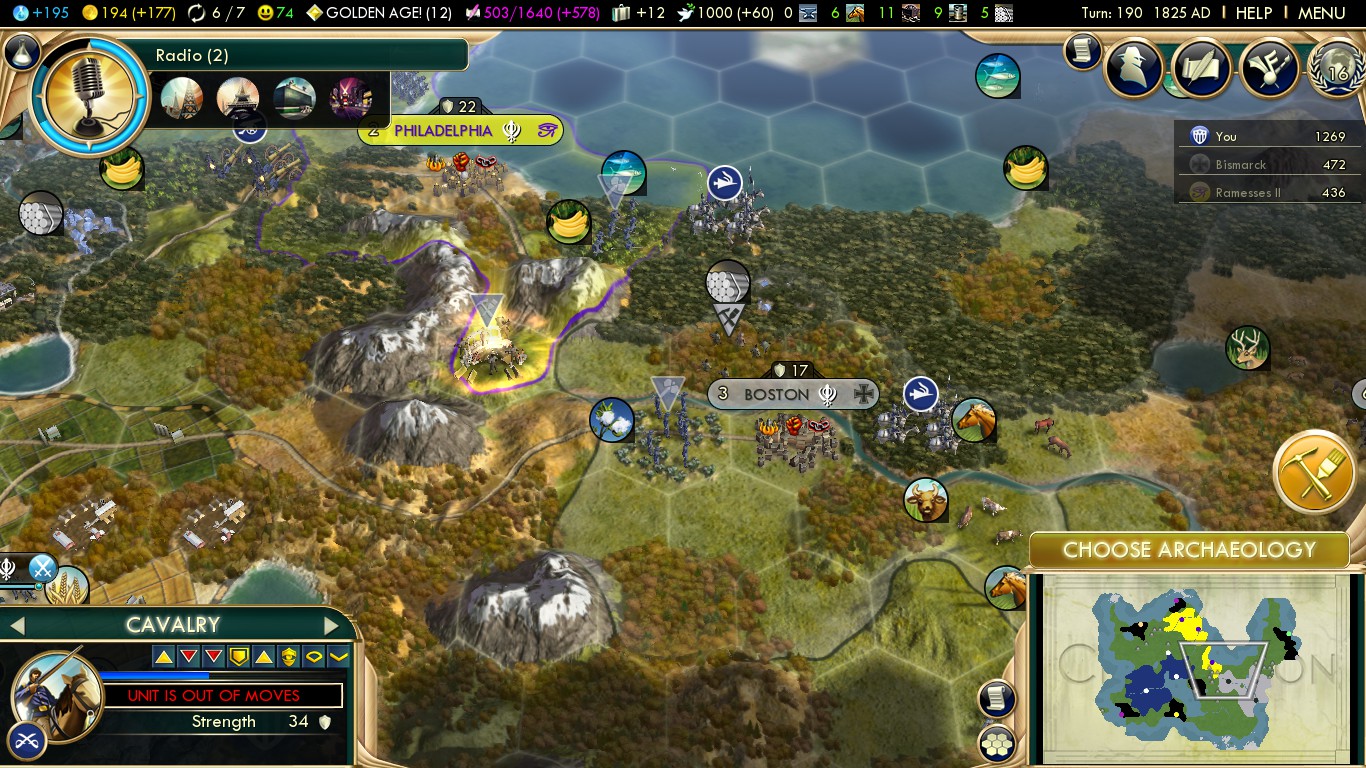The height and width of the screenshot is (768, 1366).
Task: Open the World Congress globe button
Action: click(1335, 67)
